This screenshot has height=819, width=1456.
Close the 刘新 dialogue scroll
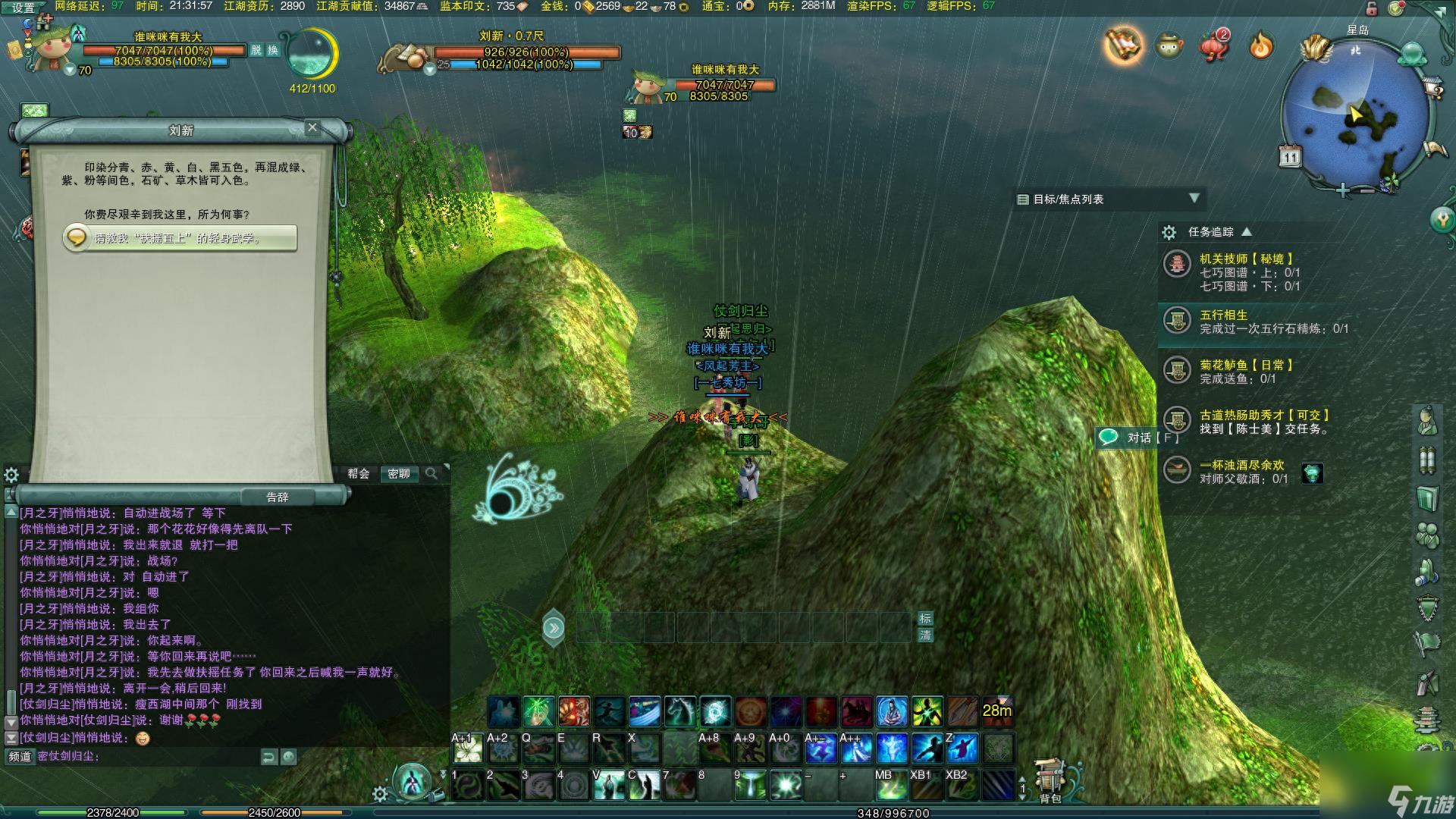click(312, 127)
